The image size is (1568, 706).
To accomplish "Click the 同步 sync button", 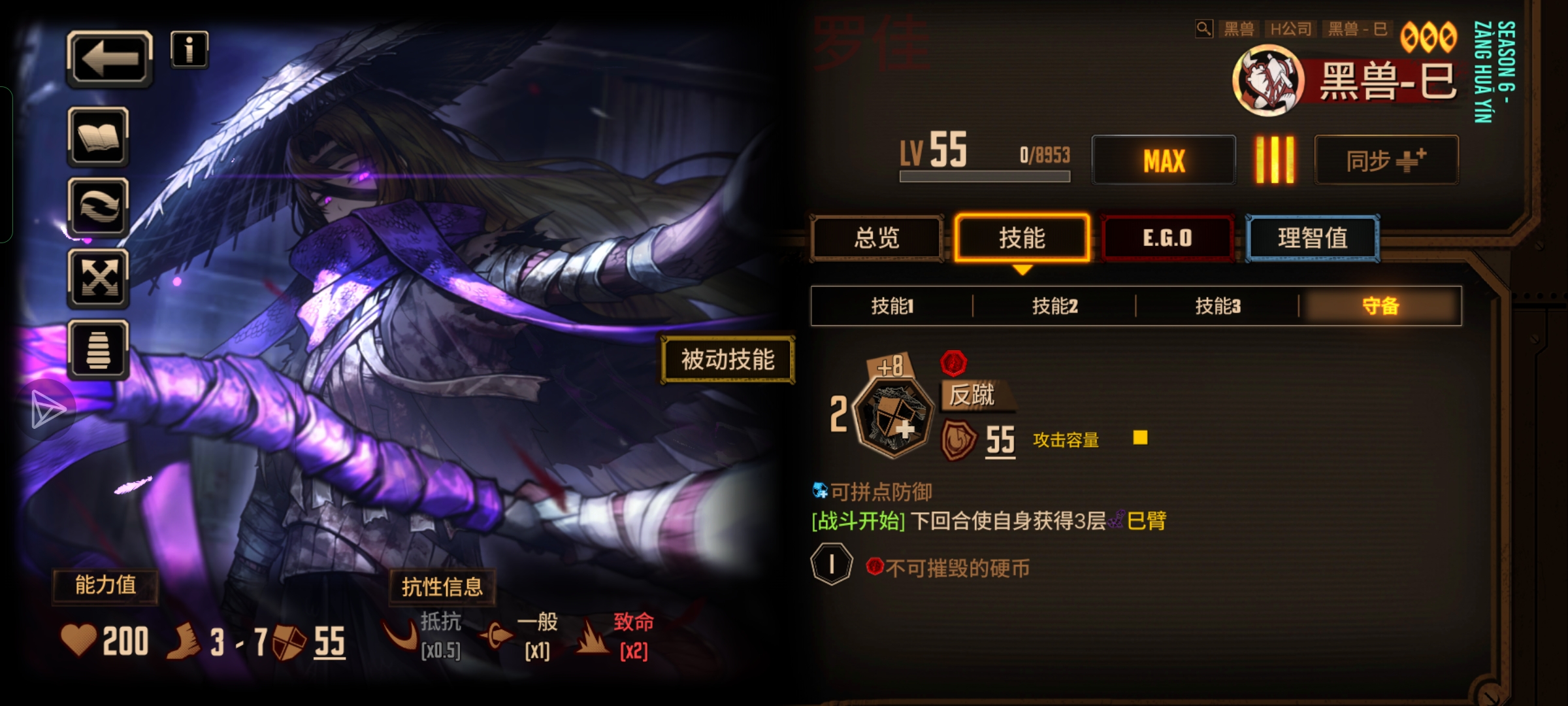I will (1386, 158).
